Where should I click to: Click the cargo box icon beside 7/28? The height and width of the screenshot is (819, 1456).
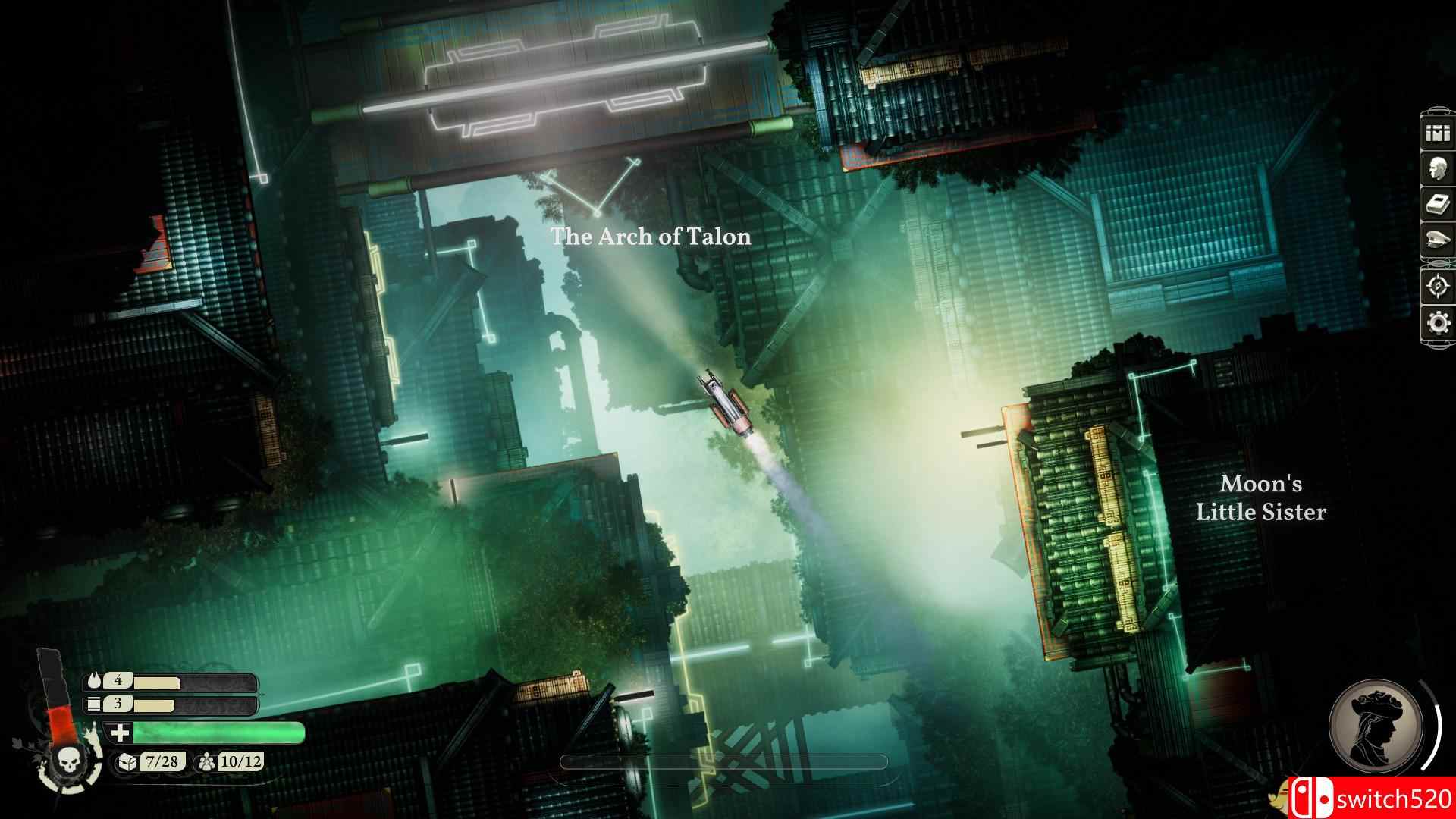point(127,763)
